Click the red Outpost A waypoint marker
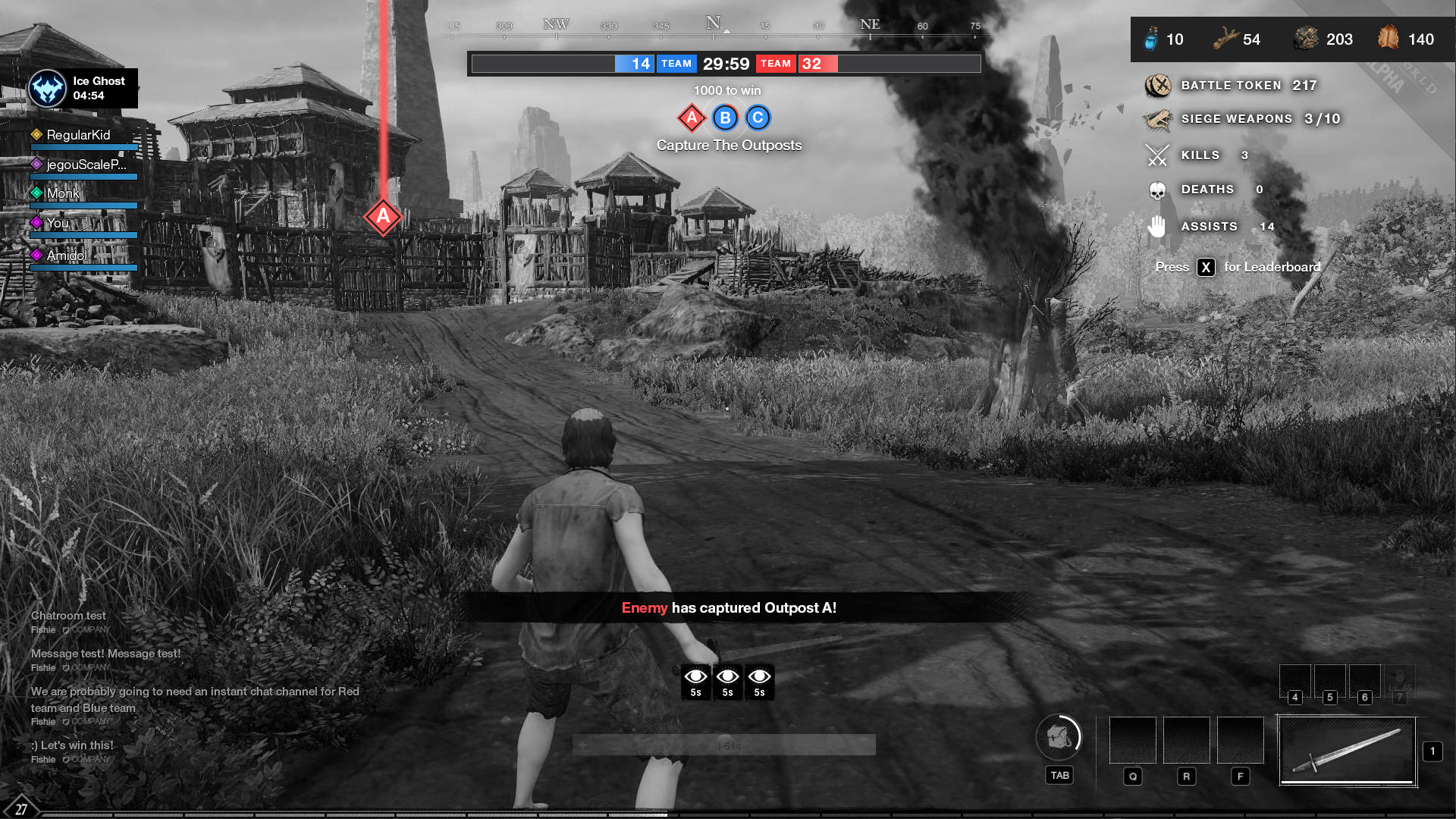 pyautogui.click(x=383, y=217)
